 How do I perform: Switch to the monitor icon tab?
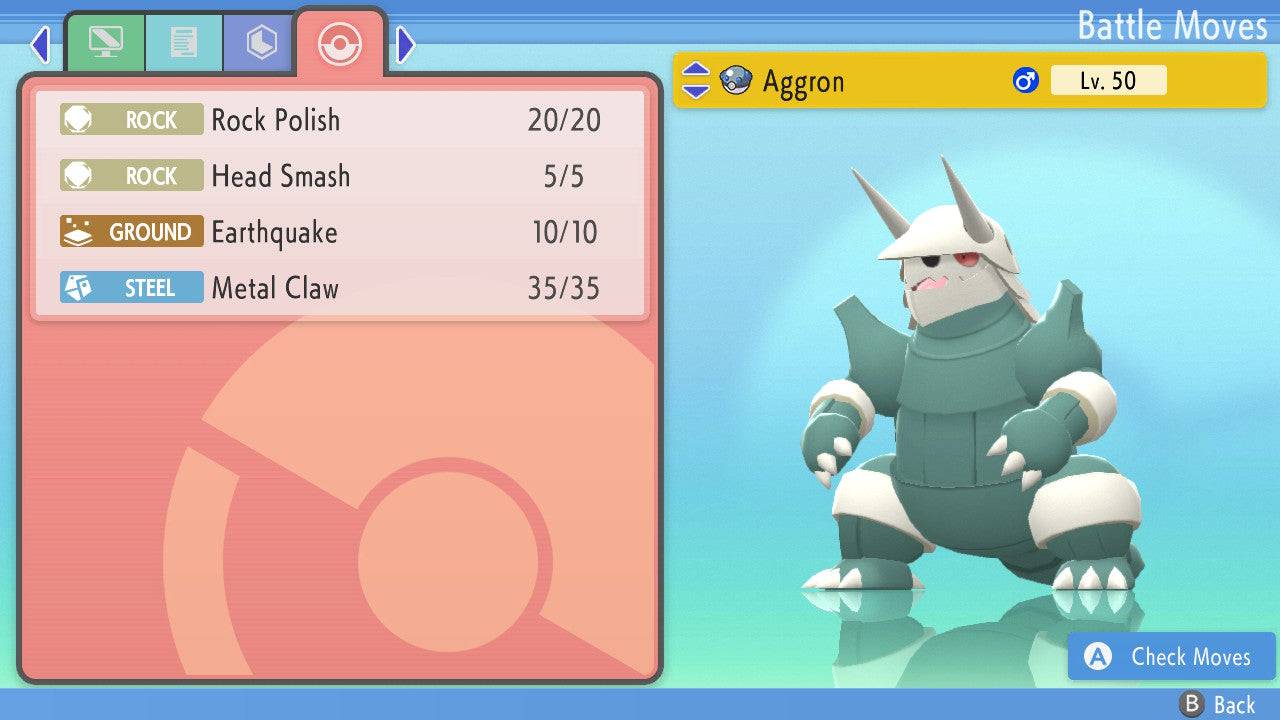[x=105, y=43]
